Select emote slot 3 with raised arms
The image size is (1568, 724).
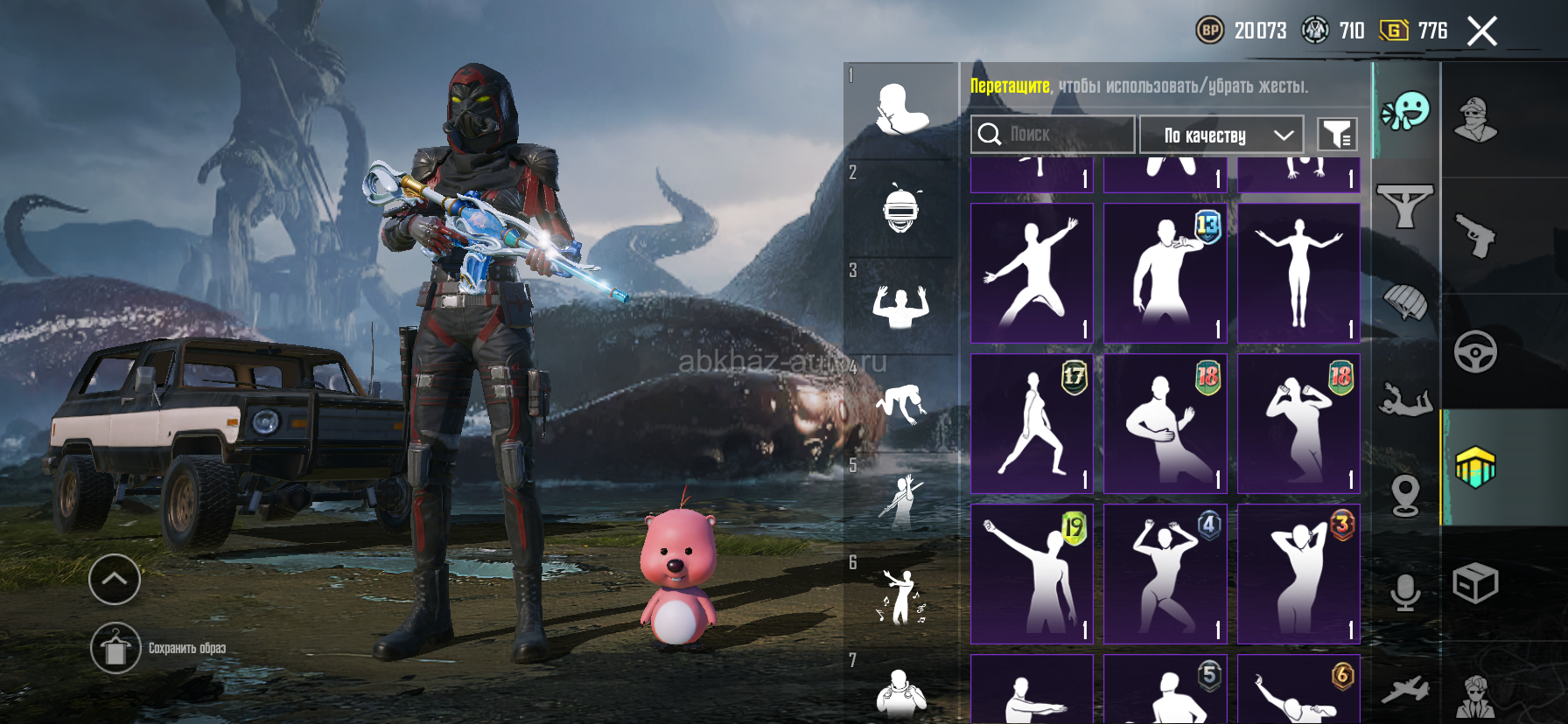(x=900, y=306)
